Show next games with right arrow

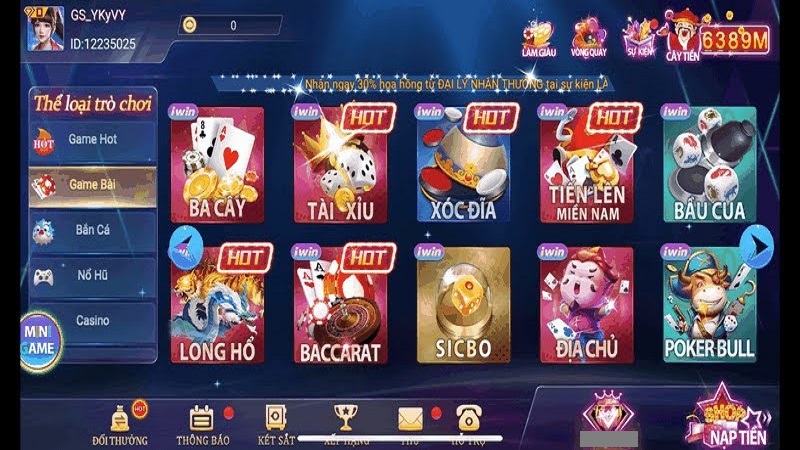[x=760, y=243]
